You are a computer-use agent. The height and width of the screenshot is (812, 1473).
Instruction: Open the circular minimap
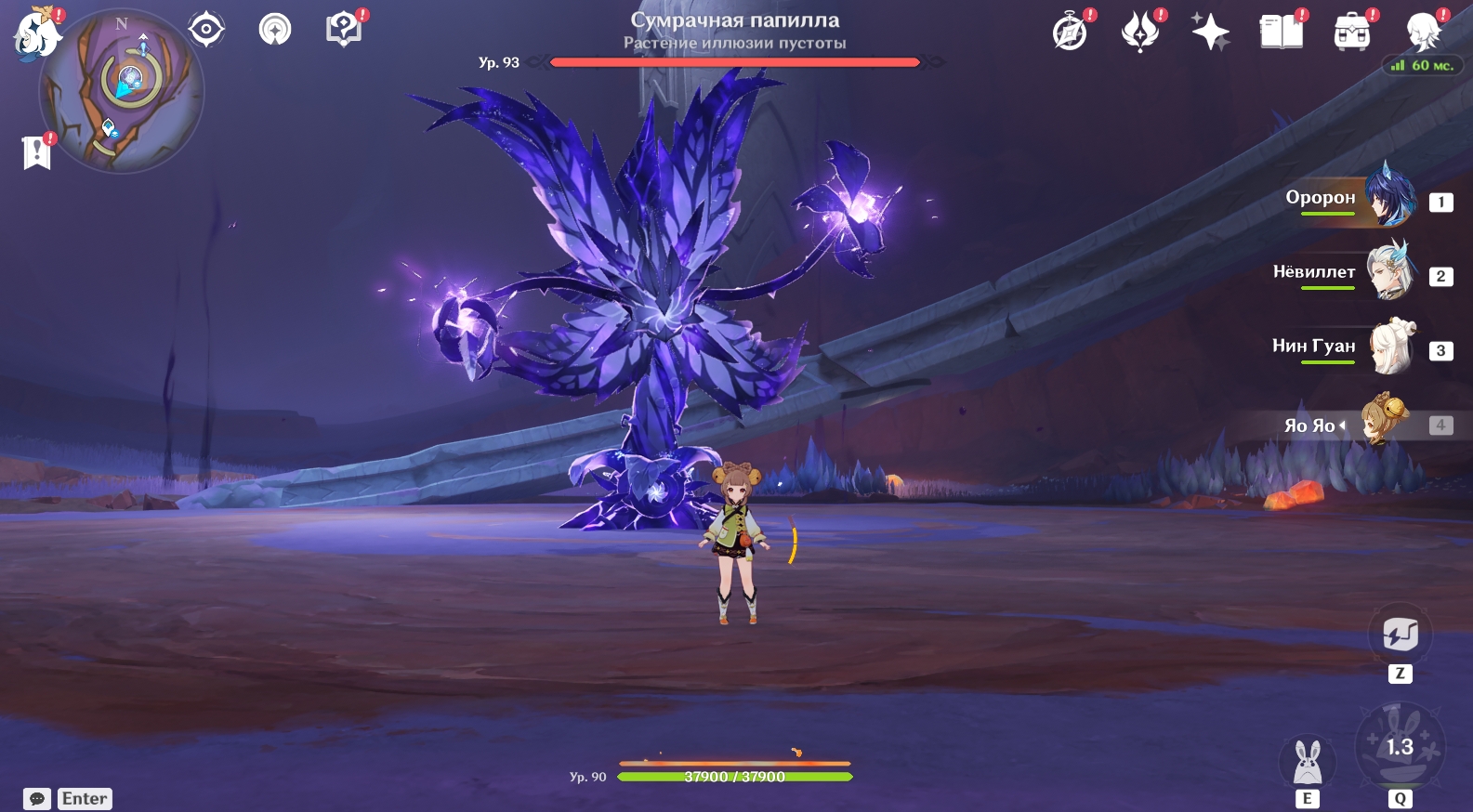click(x=122, y=92)
